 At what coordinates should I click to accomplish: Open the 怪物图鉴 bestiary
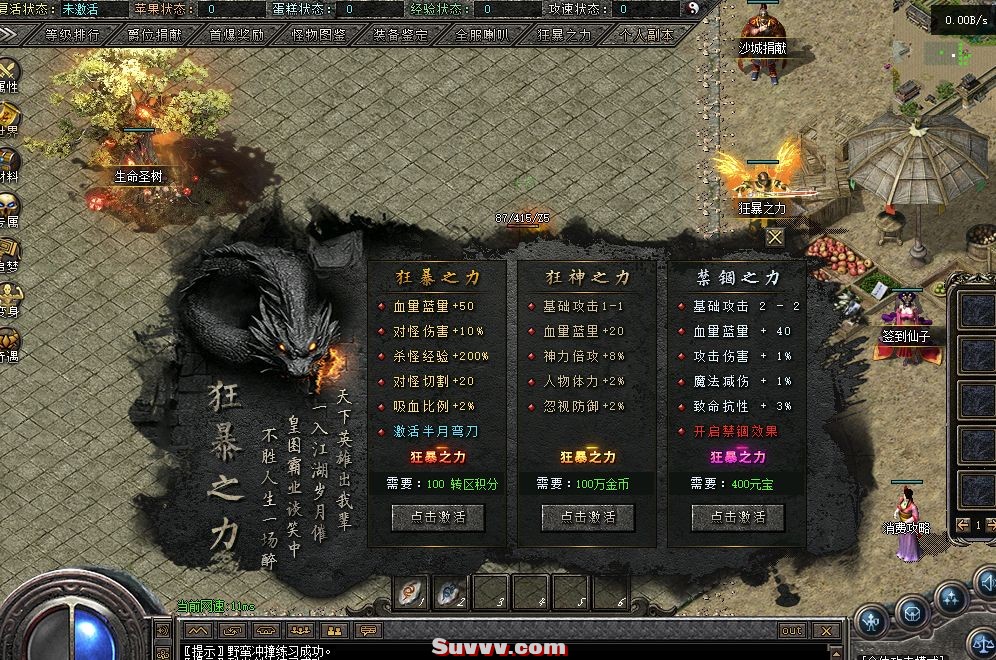point(318,34)
